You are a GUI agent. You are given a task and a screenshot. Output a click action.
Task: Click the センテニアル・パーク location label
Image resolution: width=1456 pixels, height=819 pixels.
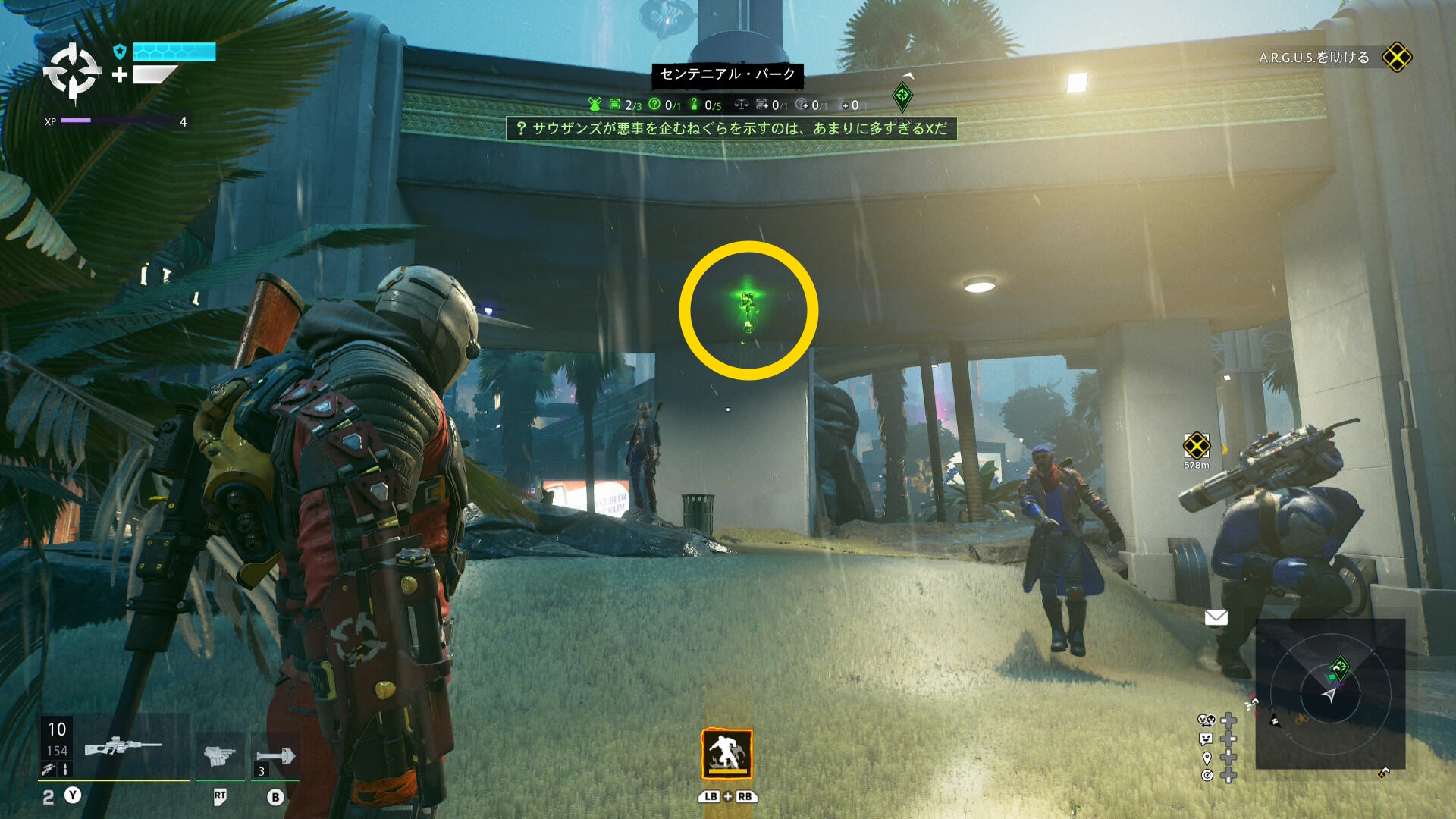pos(727,74)
